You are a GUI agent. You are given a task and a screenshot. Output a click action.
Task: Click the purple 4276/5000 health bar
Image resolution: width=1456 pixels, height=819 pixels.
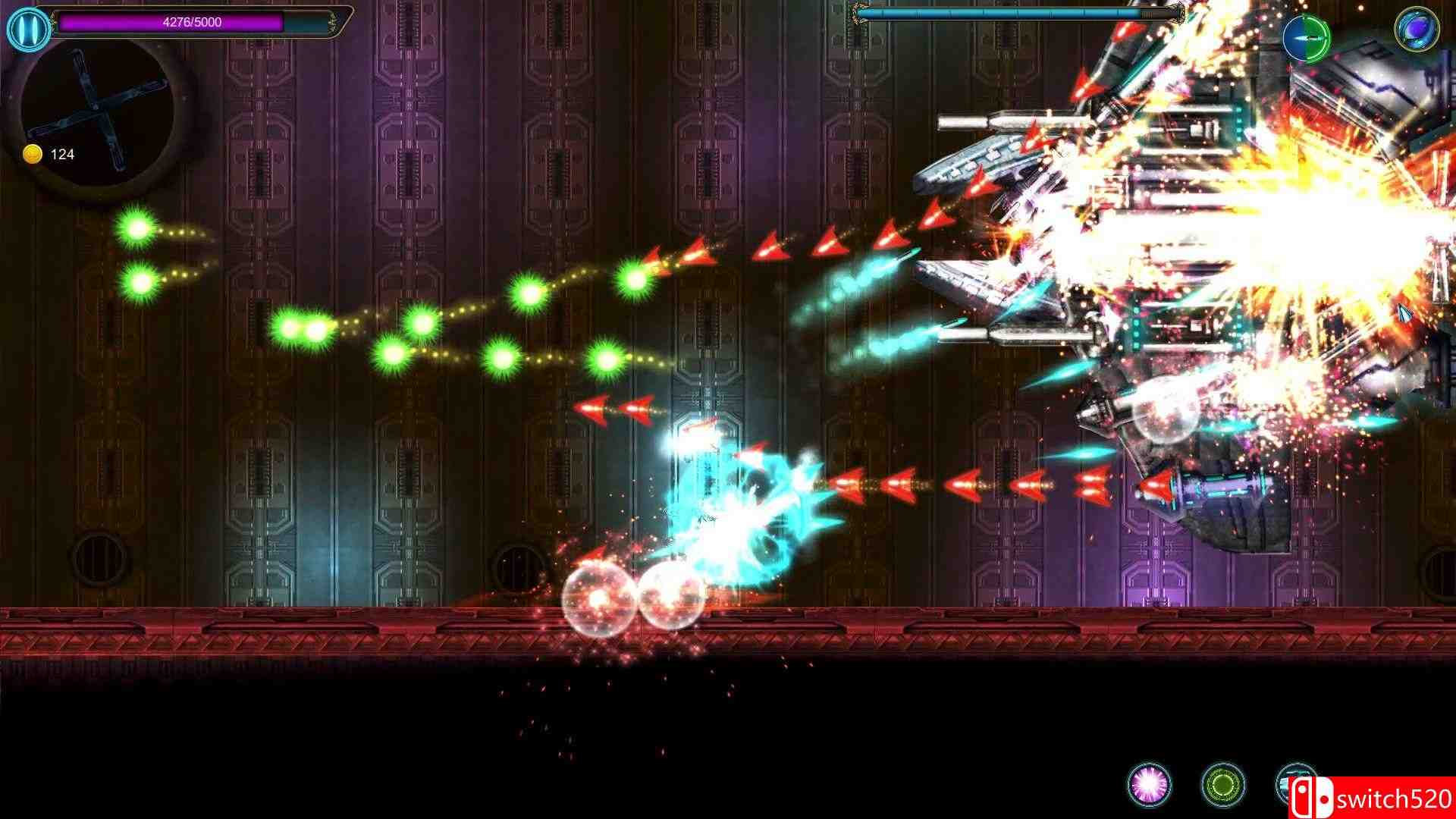[x=190, y=22]
